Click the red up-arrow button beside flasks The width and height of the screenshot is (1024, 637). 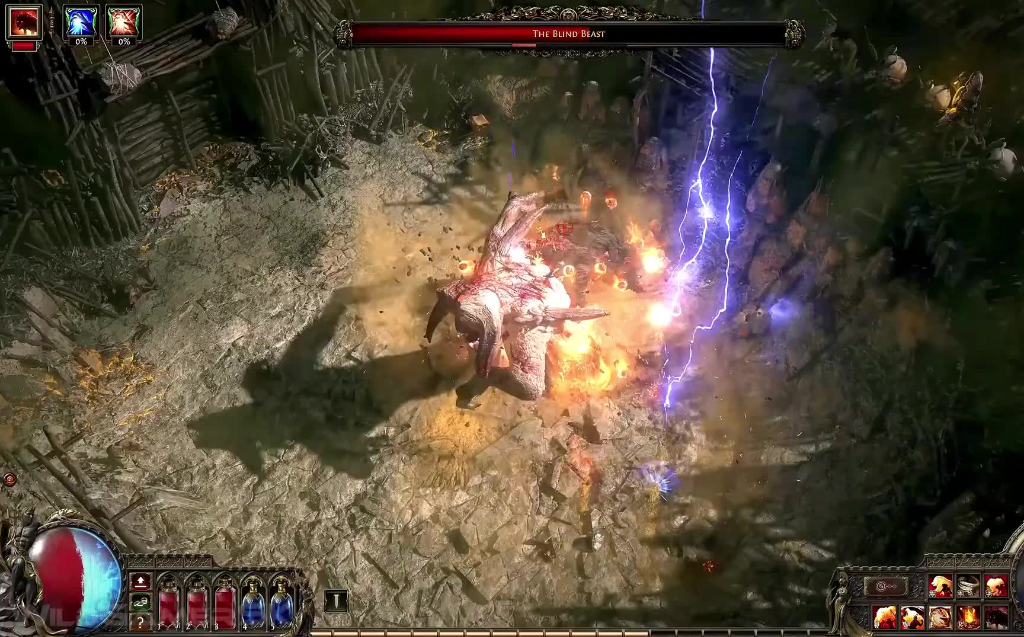point(141,581)
